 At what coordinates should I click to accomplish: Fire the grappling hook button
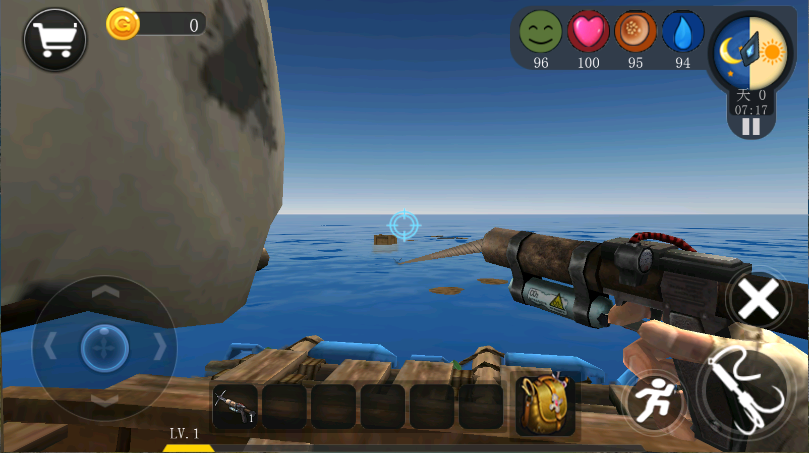[x=748, y=394]
